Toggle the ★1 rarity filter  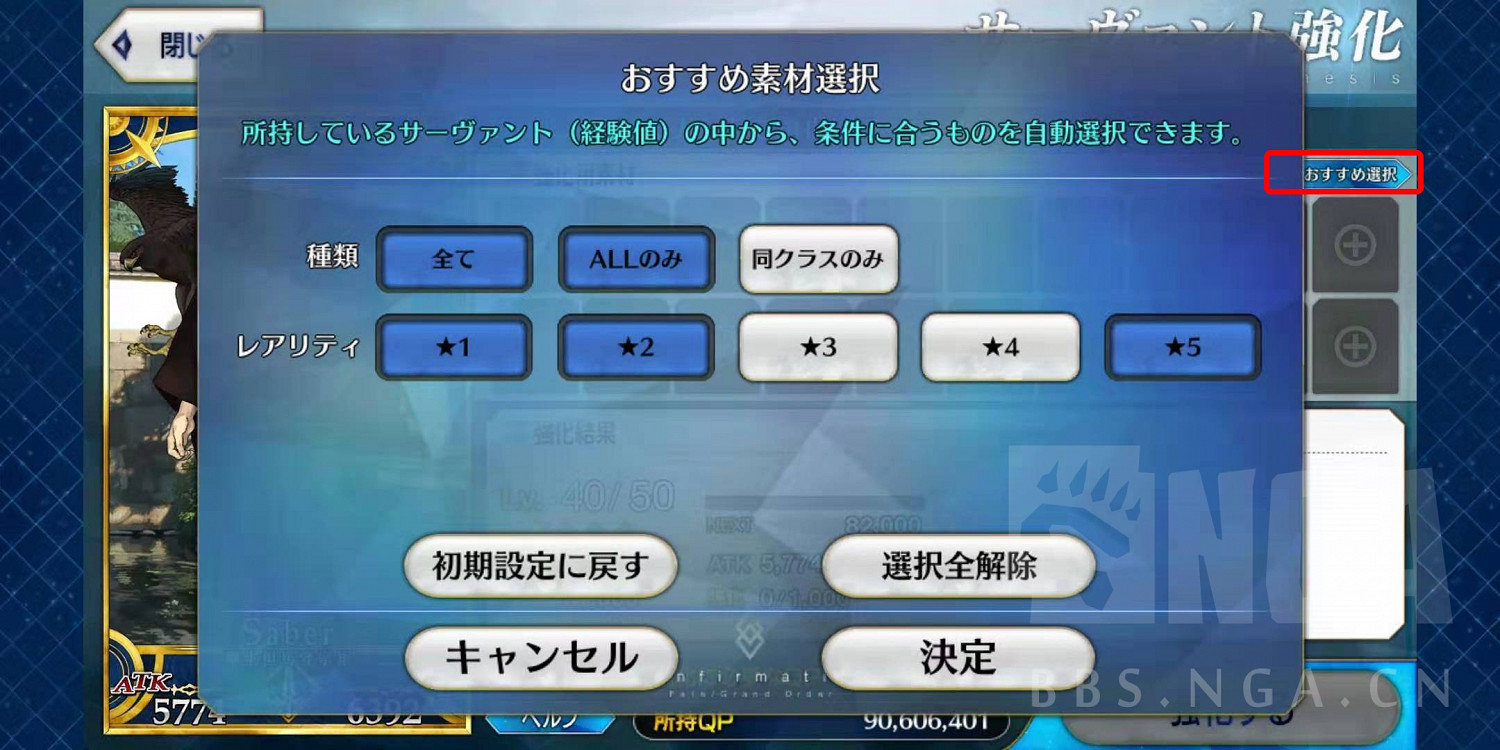coord(454,347)
